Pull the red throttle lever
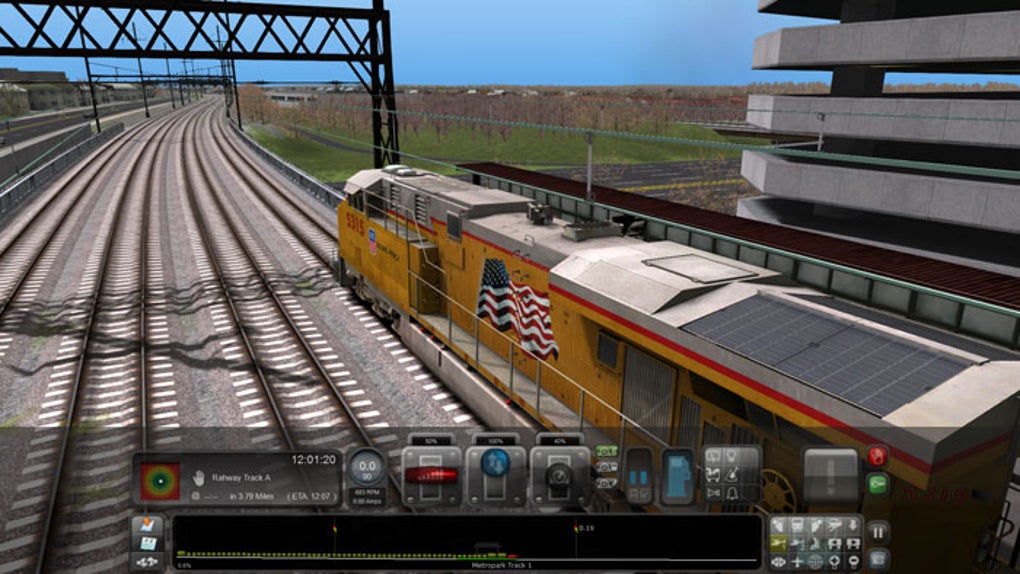Screen dimensions: 1020x574 pos(432,476)
